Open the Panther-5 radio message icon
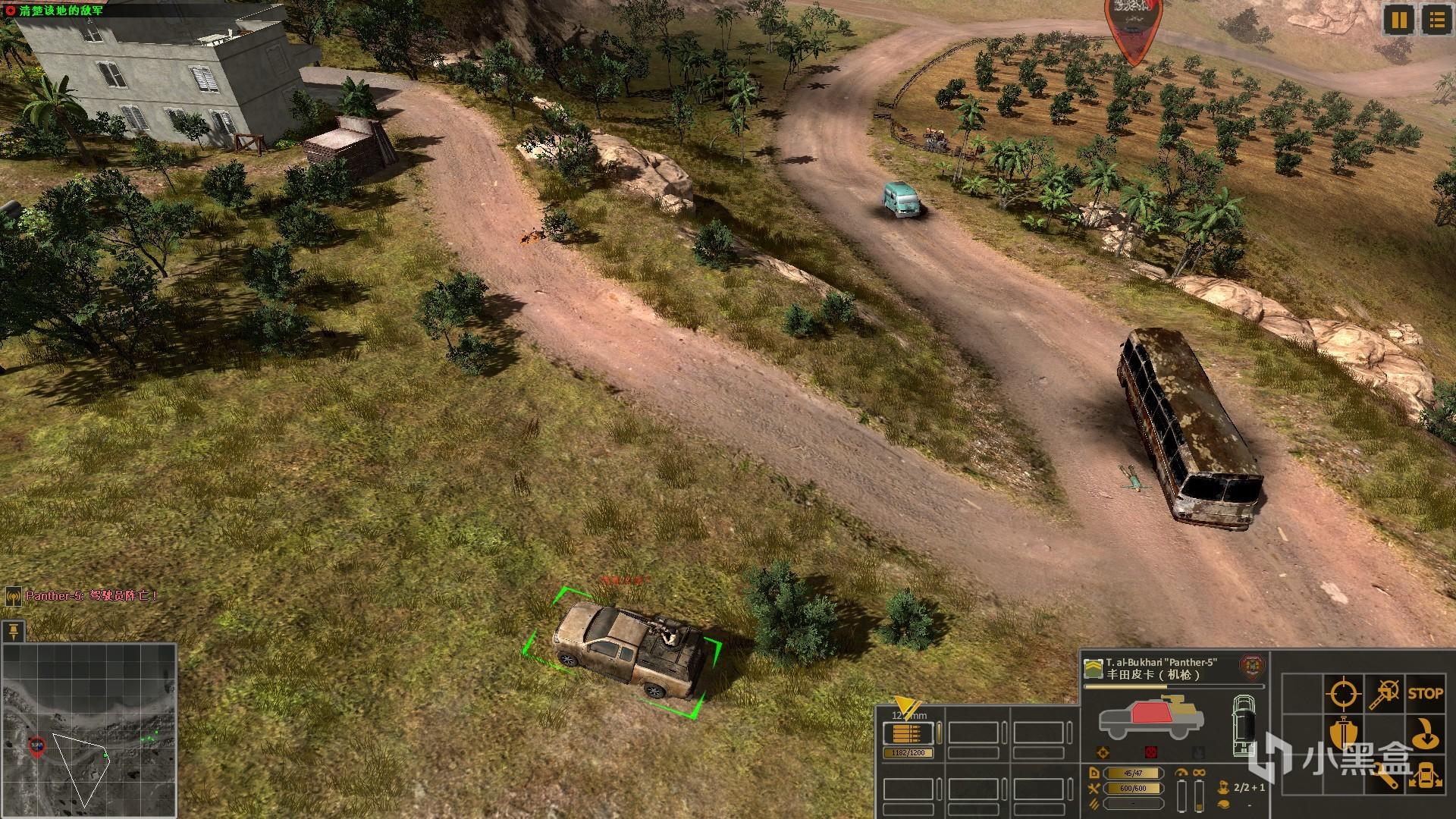The width and height of the screenshot is (1456, 819). (14, 597)
